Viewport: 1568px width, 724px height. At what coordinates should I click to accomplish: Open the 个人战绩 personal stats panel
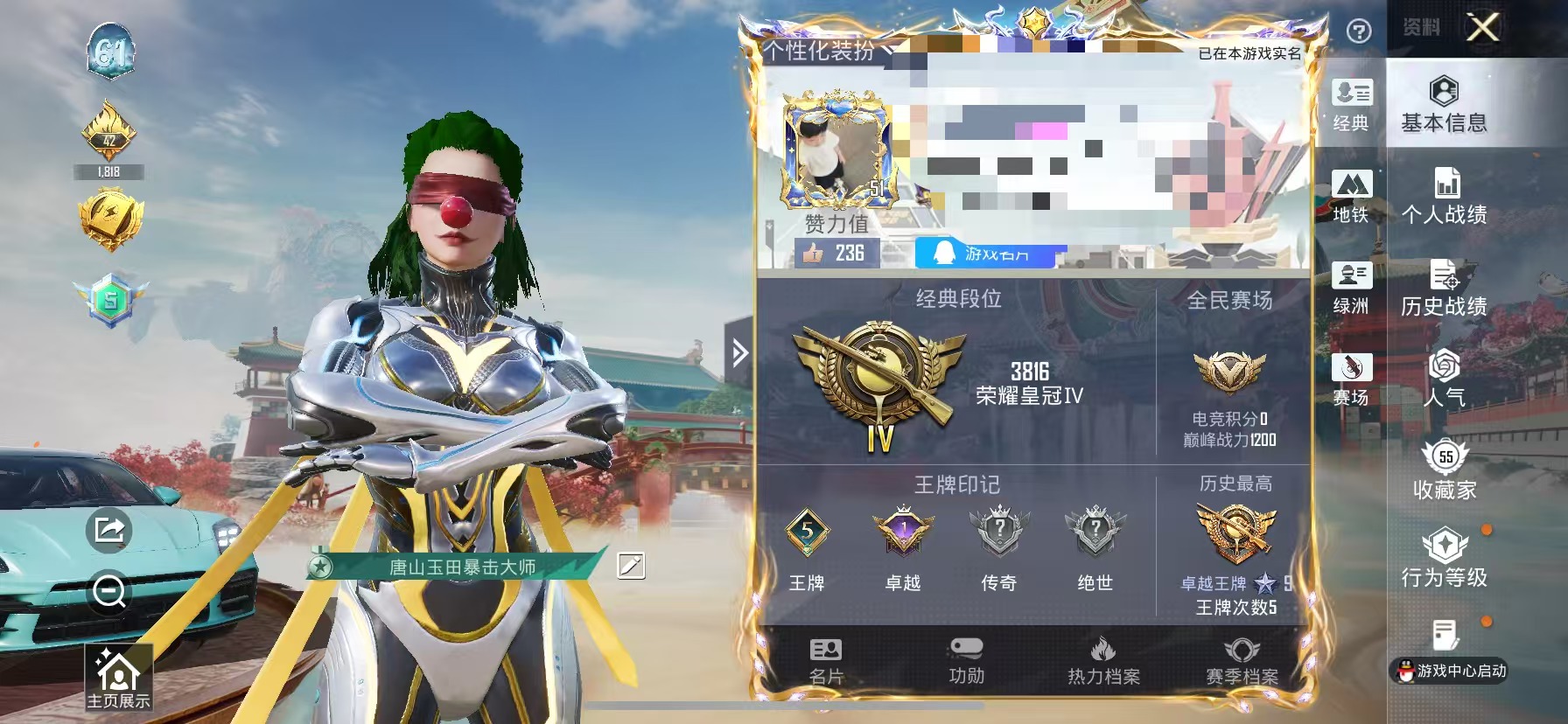point(1445,196)
